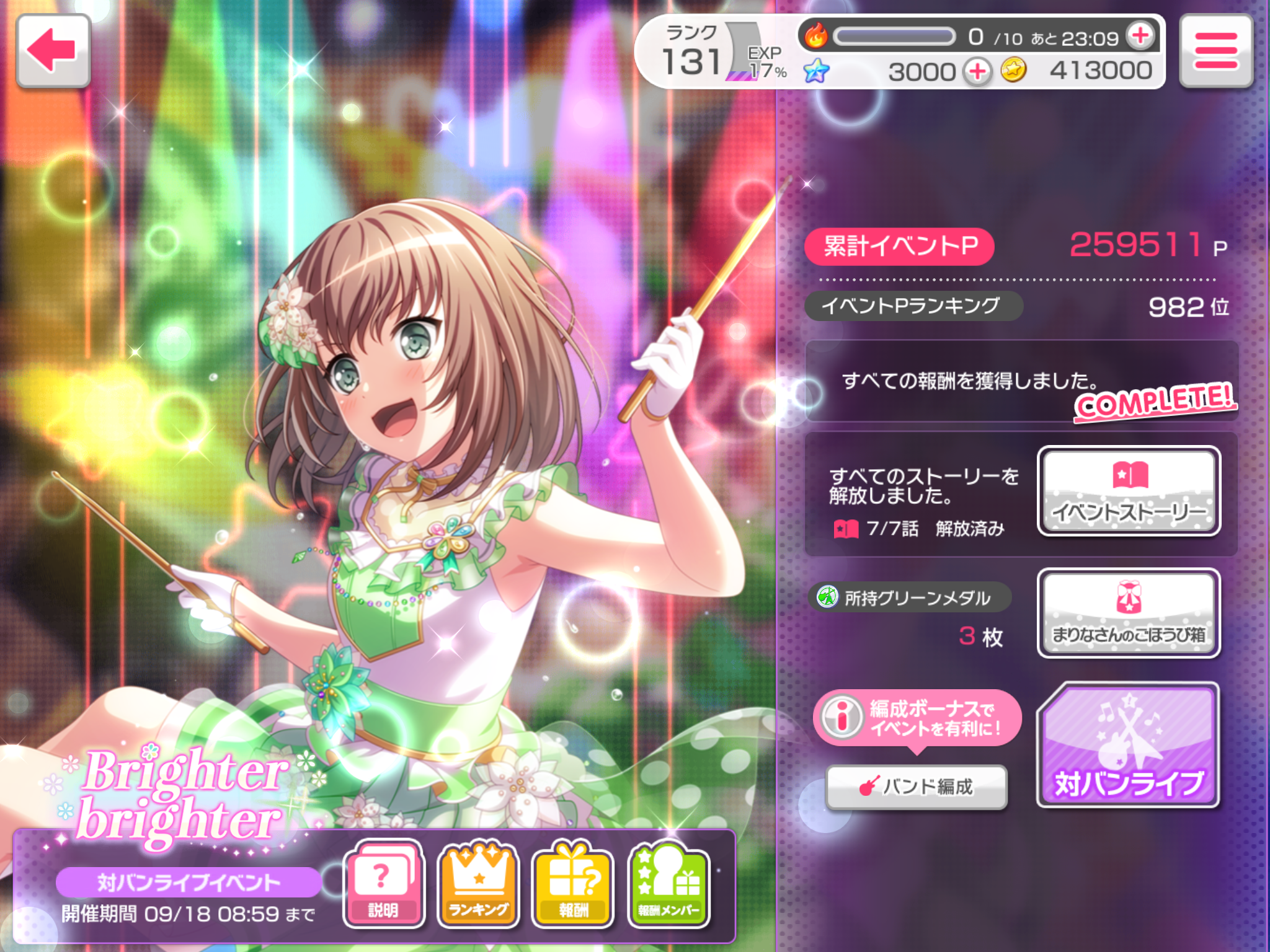Add live boost with the flame gauge plus
1270x952 pixels.
1141,36
